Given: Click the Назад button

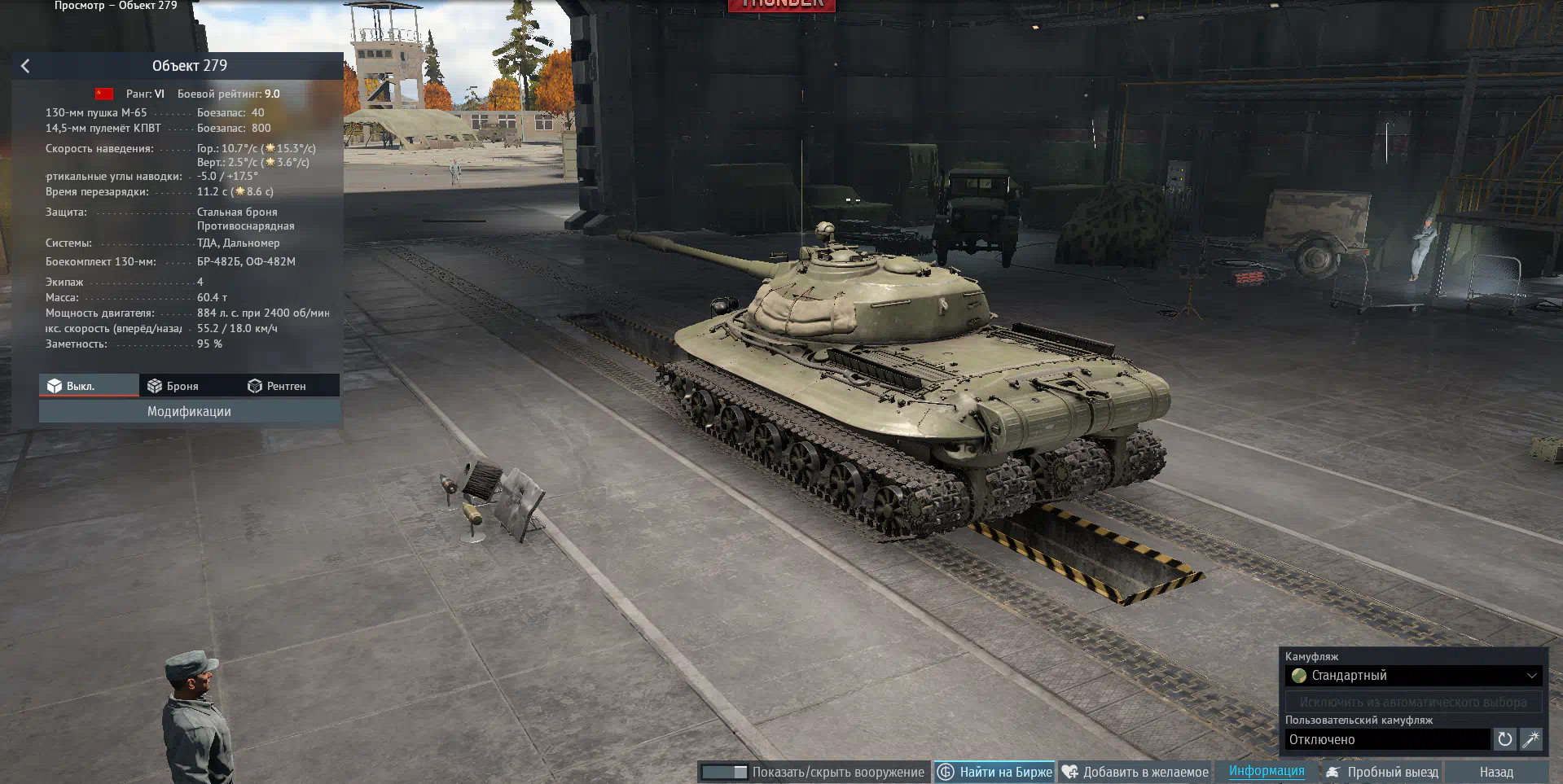Looking at the screenshot, I should point(1496,772).
